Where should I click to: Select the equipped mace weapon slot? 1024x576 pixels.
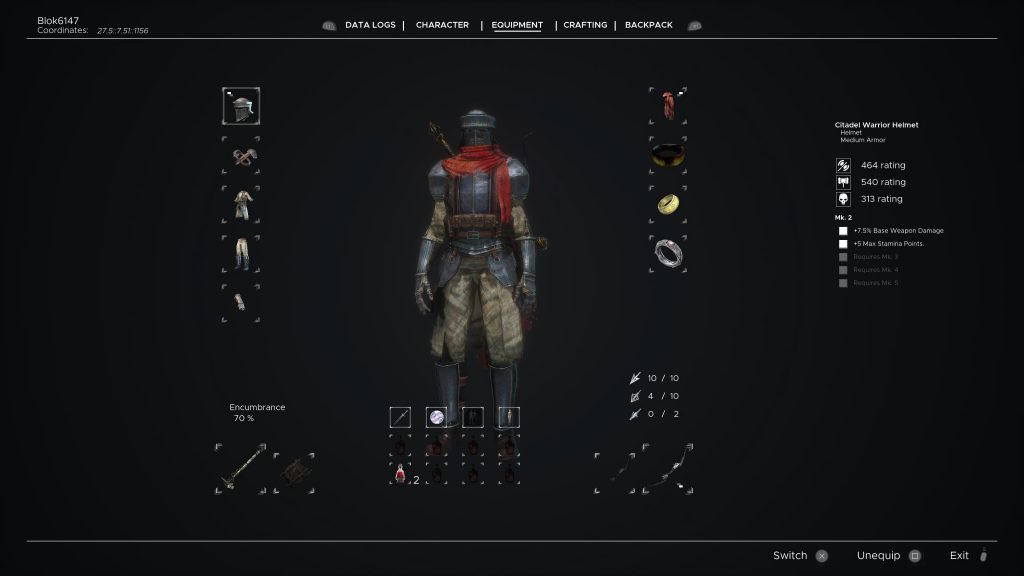click(241, 468)
